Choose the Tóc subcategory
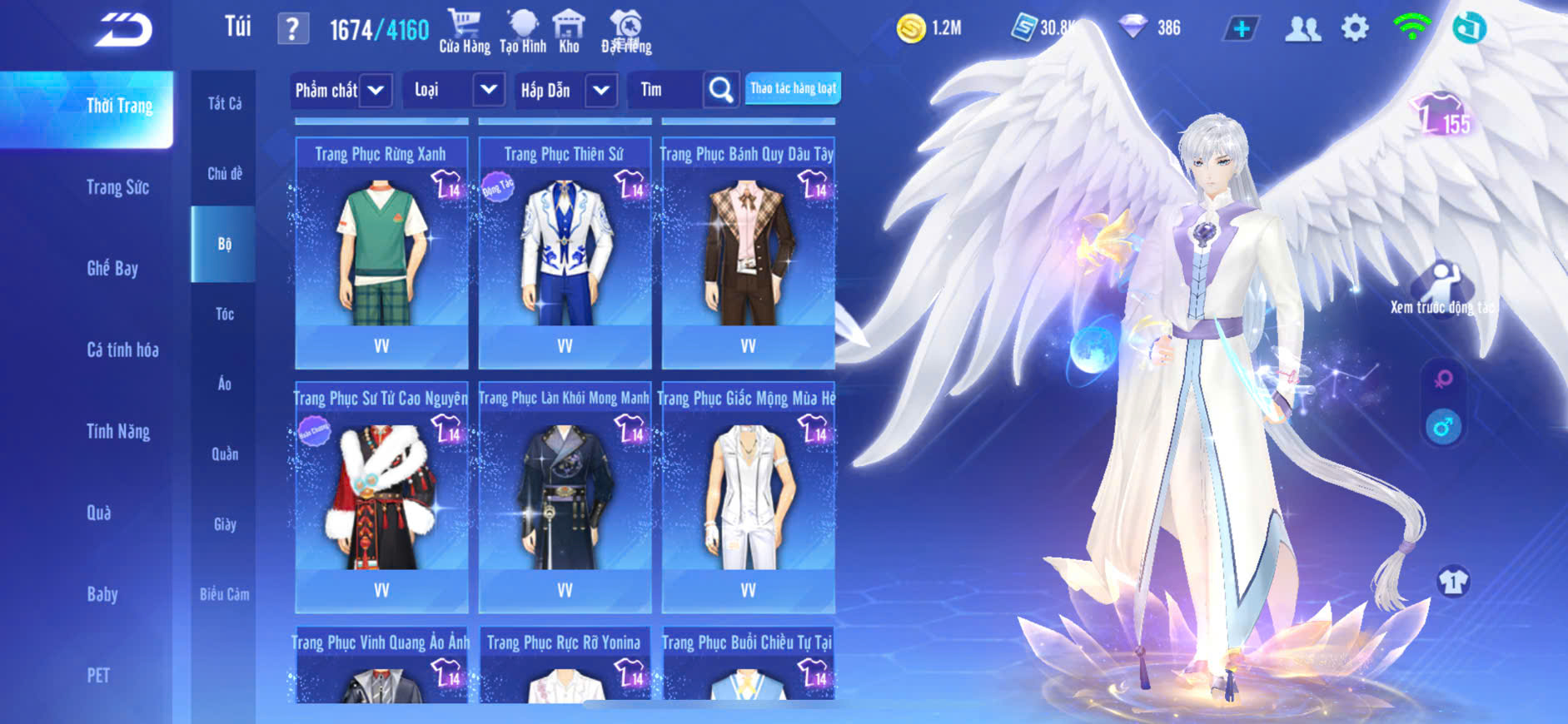The height and width of the screenshot is (724, 1568). (224, 314)
